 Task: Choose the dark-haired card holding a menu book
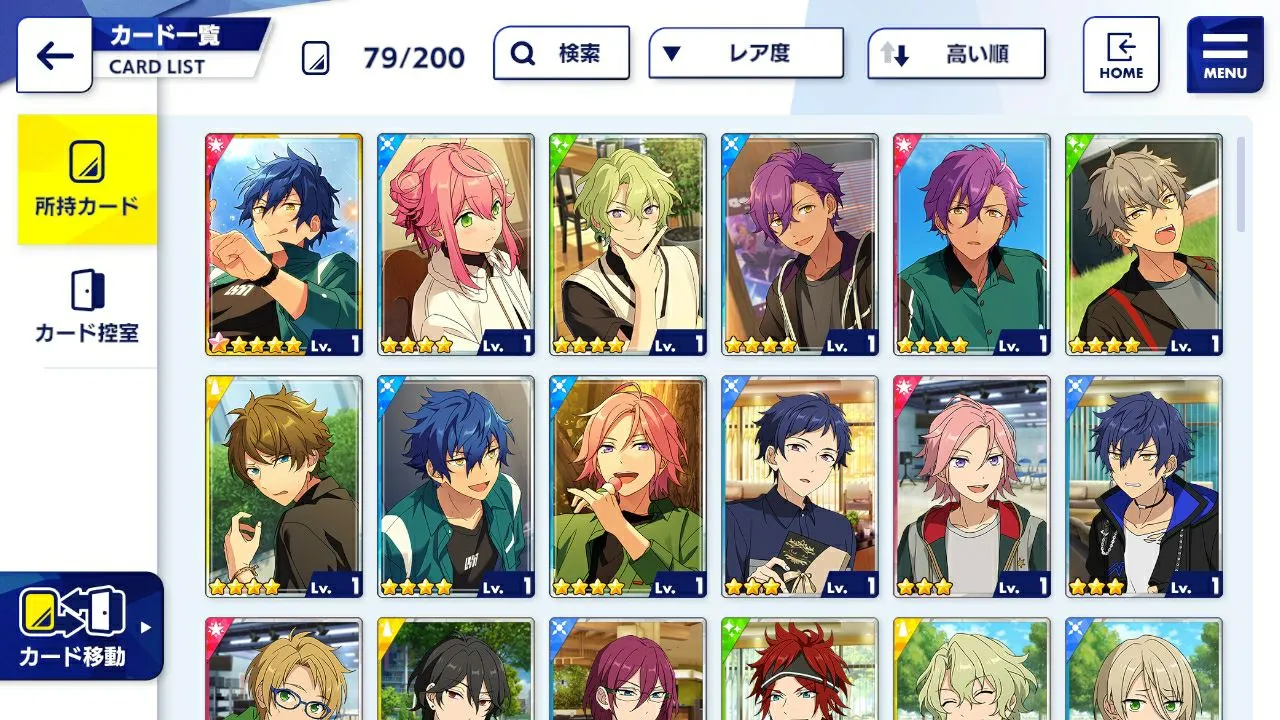[800, 486]
